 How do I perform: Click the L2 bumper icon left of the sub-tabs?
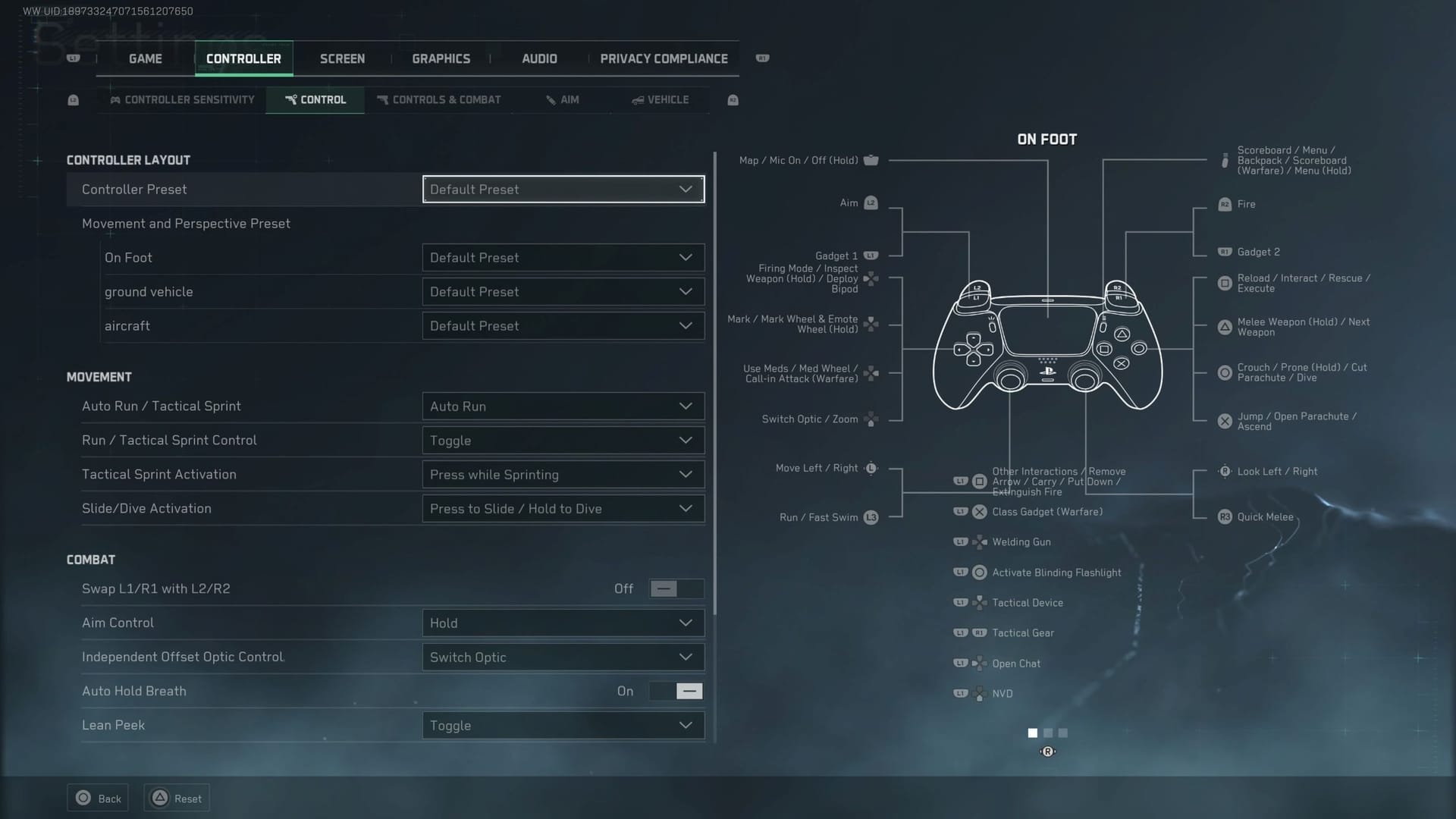click(73, 99)
